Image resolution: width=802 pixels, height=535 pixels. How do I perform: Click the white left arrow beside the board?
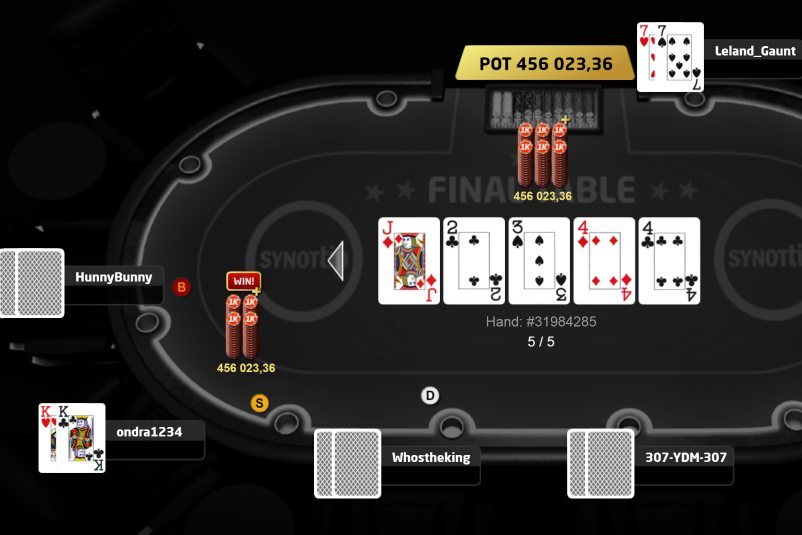[x=336, y=261]
